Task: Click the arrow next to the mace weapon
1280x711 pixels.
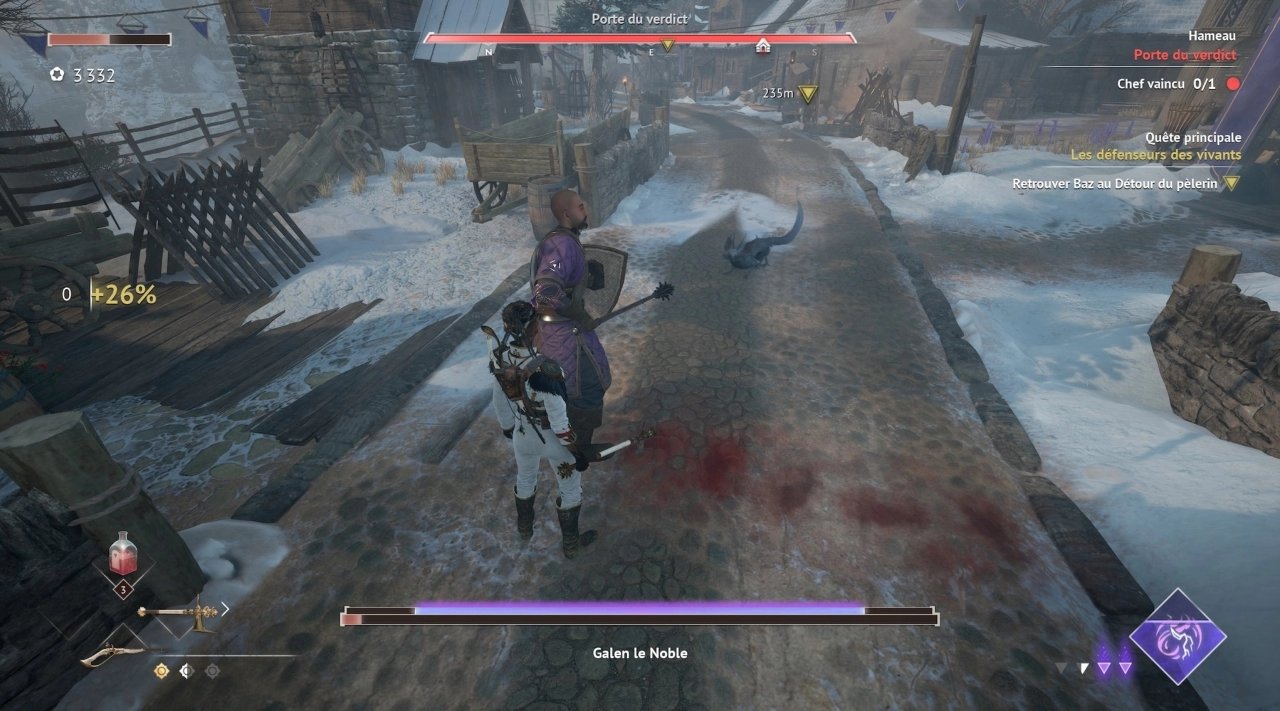Action: point(225,608)
